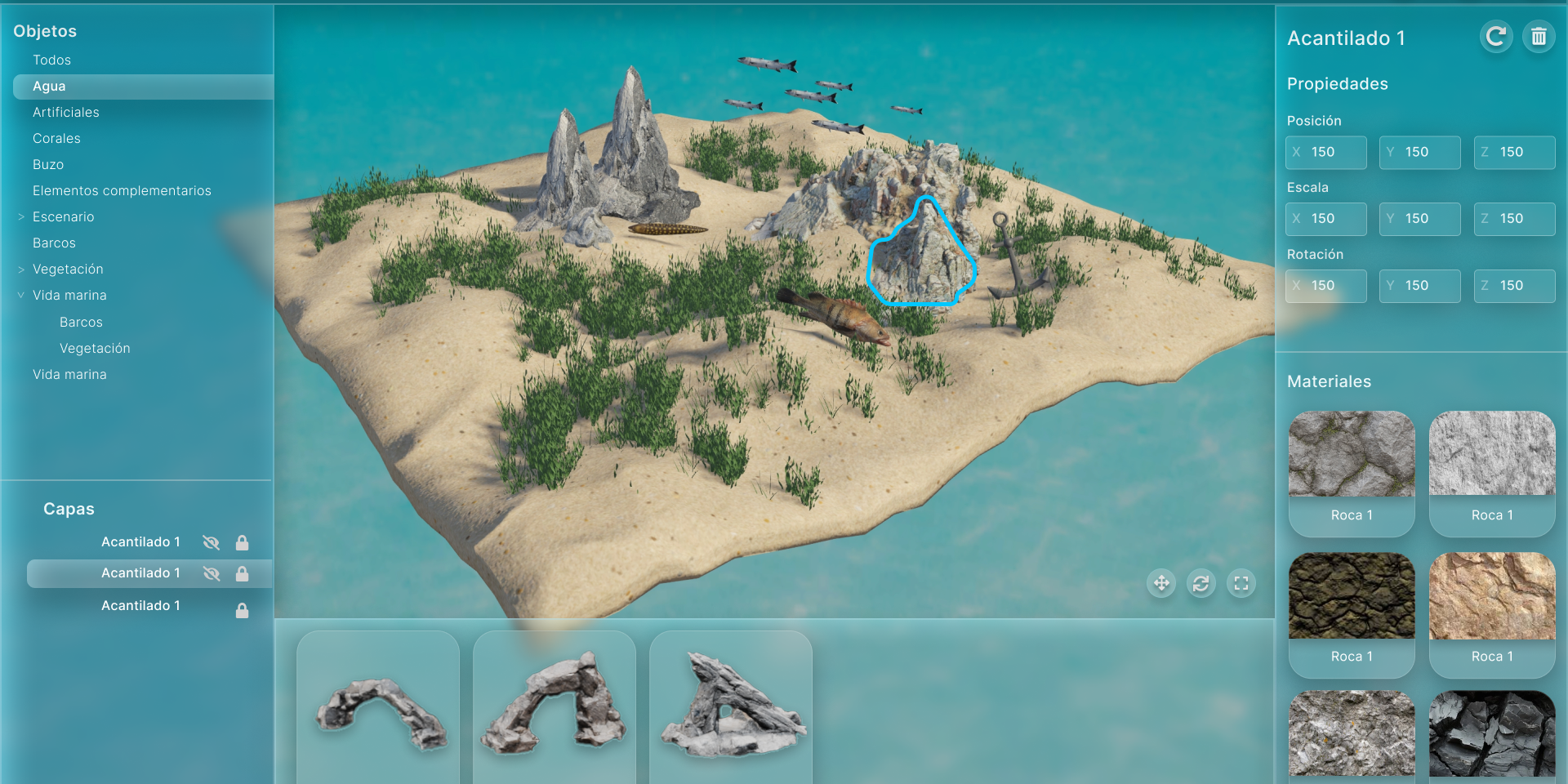Expand the Escenario tree arrow
This screenshot has width=1568, height=784.
point(21,217)
